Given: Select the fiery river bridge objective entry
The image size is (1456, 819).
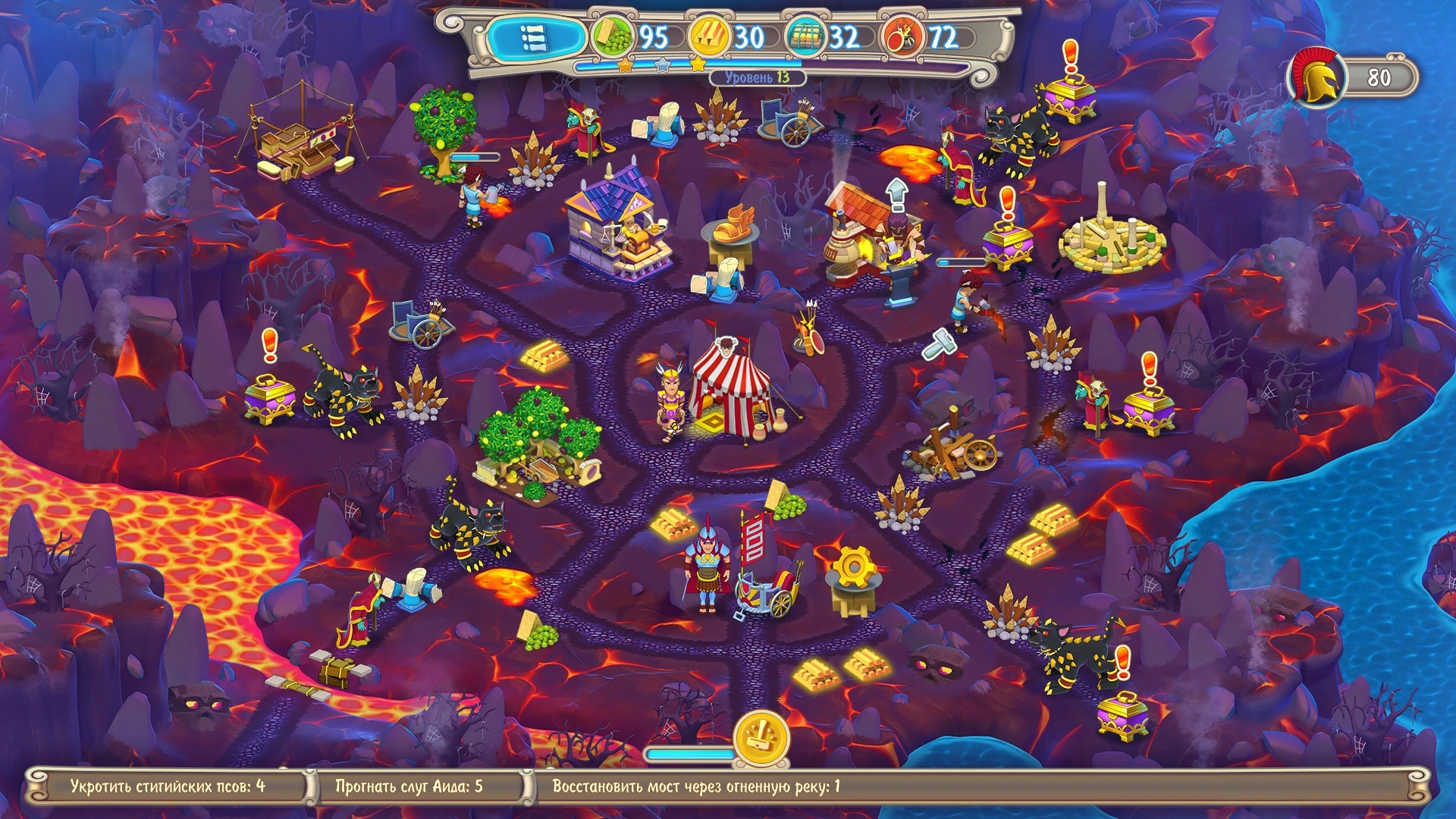Looking at the screenshot, I should tap(695, 786).
